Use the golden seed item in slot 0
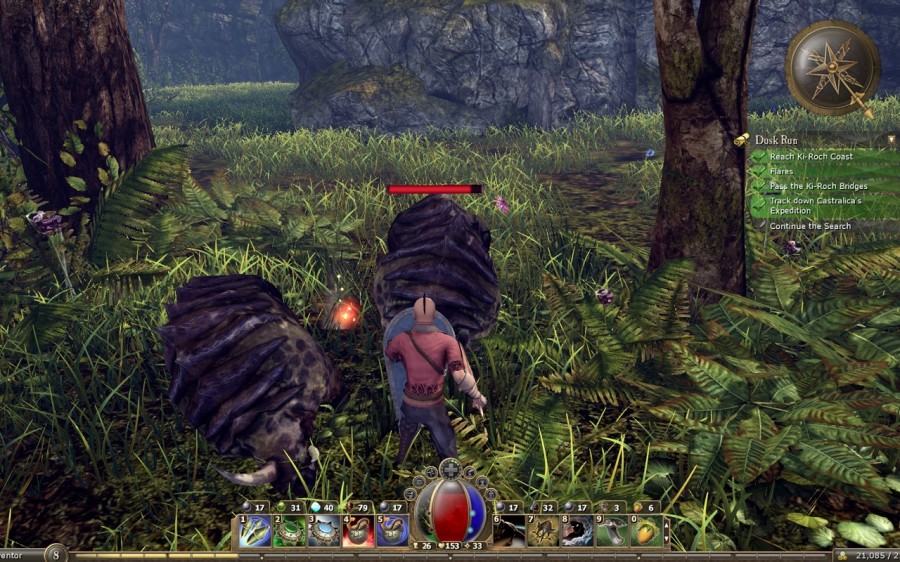The width and height of the screenshot is (900, 562). 645,530
